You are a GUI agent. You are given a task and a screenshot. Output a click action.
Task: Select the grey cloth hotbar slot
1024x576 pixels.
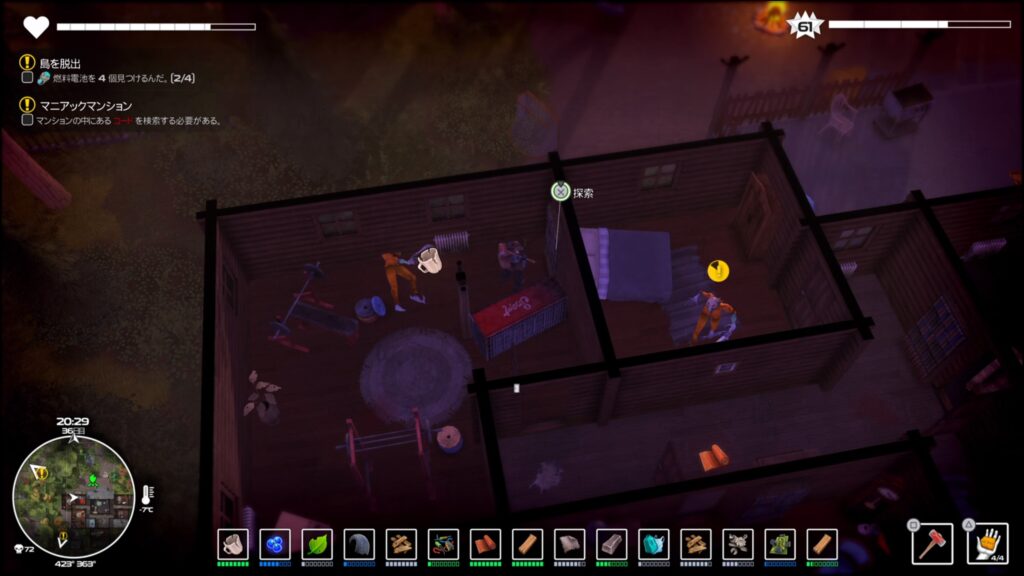[x=358, y=544]
